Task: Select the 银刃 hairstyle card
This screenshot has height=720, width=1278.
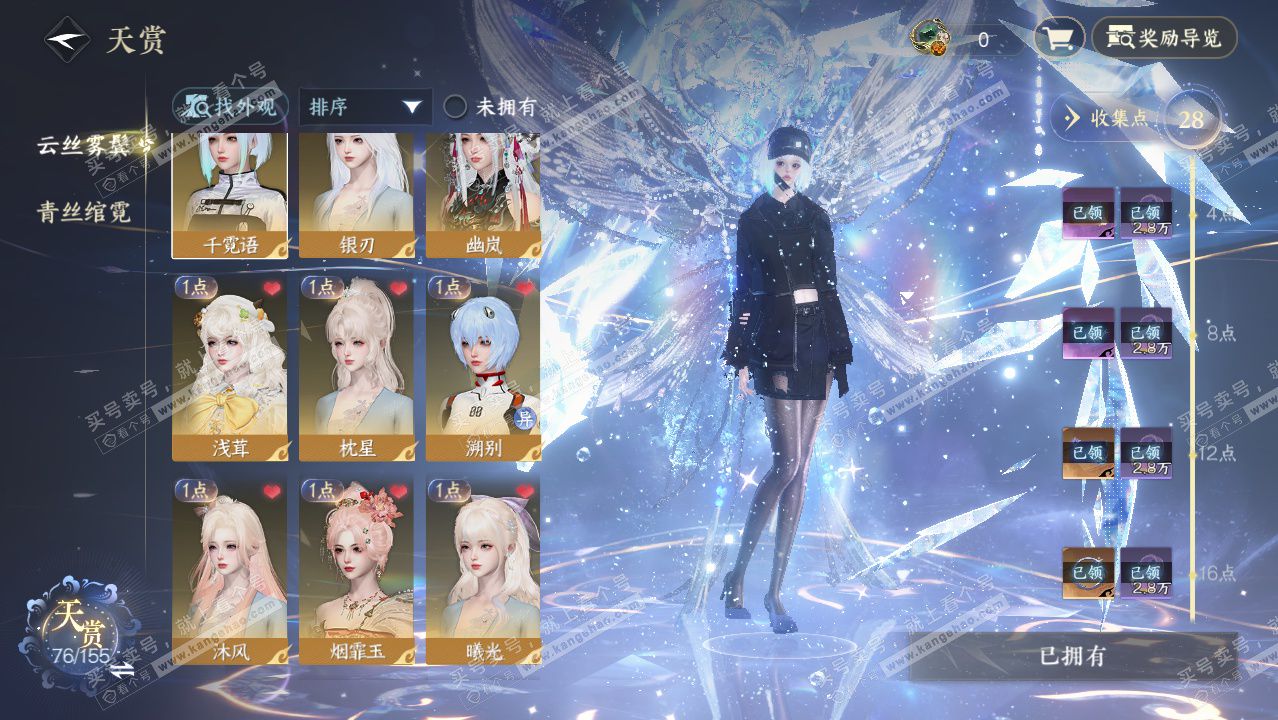Action: 357,195
